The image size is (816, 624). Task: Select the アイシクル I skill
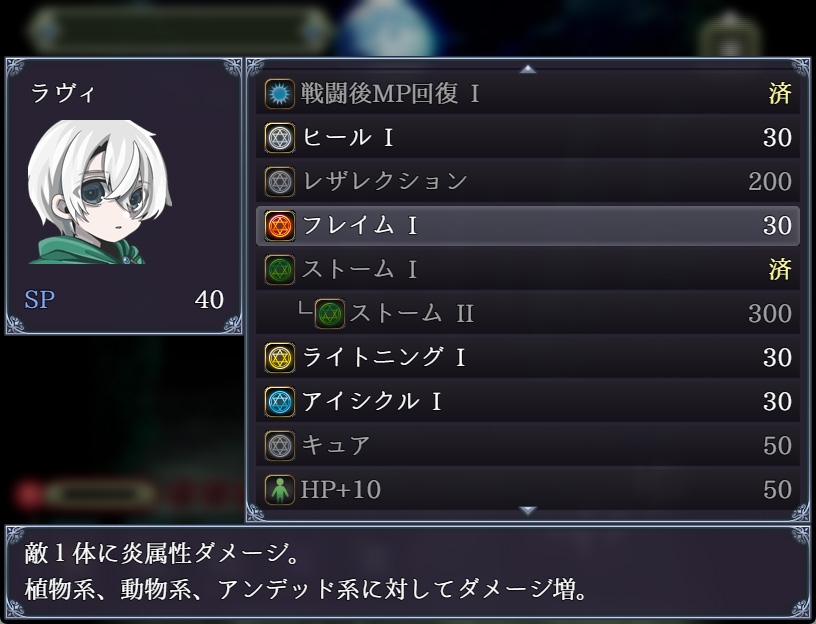[527, 402]
